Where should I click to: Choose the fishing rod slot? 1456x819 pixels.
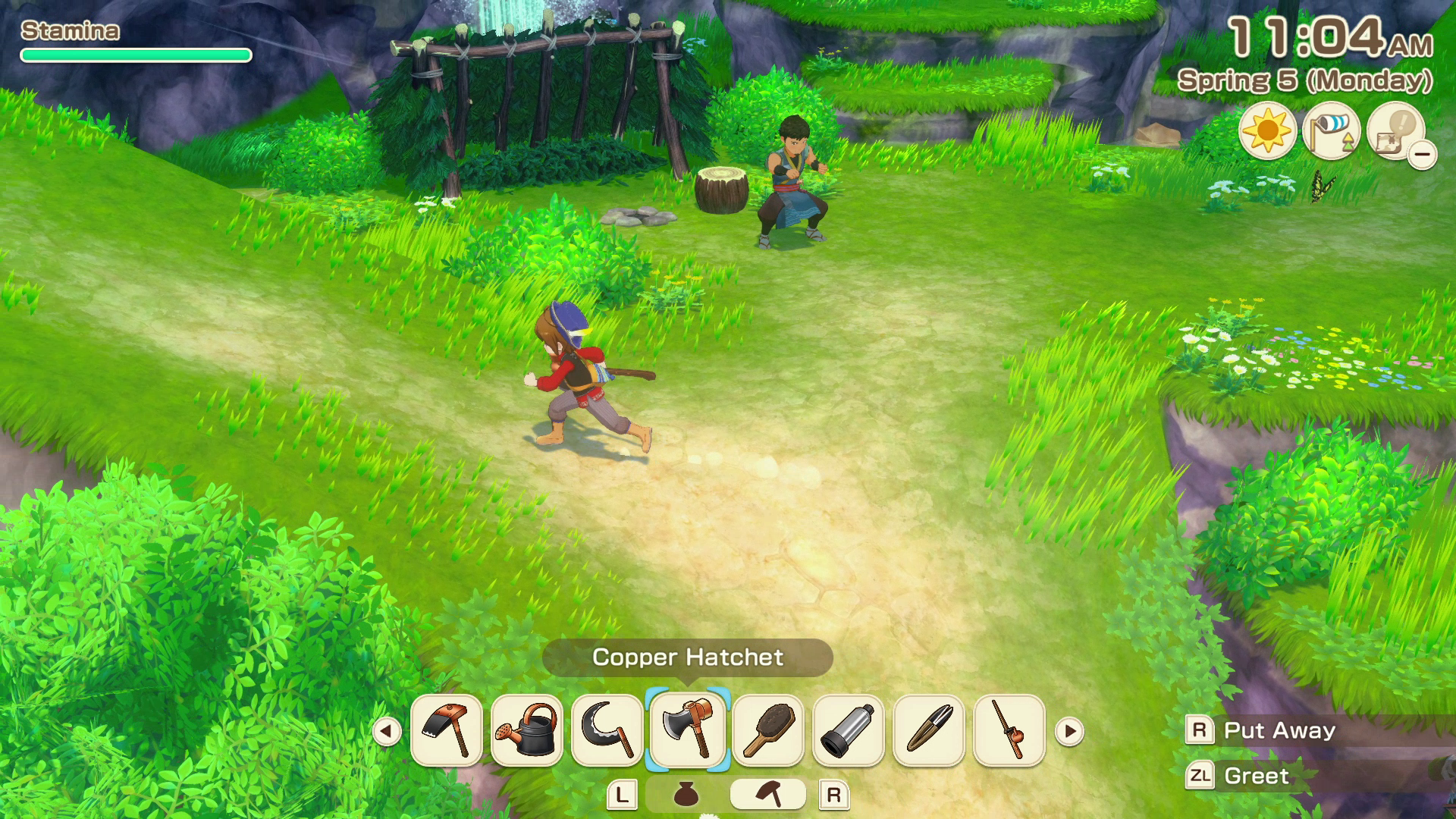tap(1009, 730)
